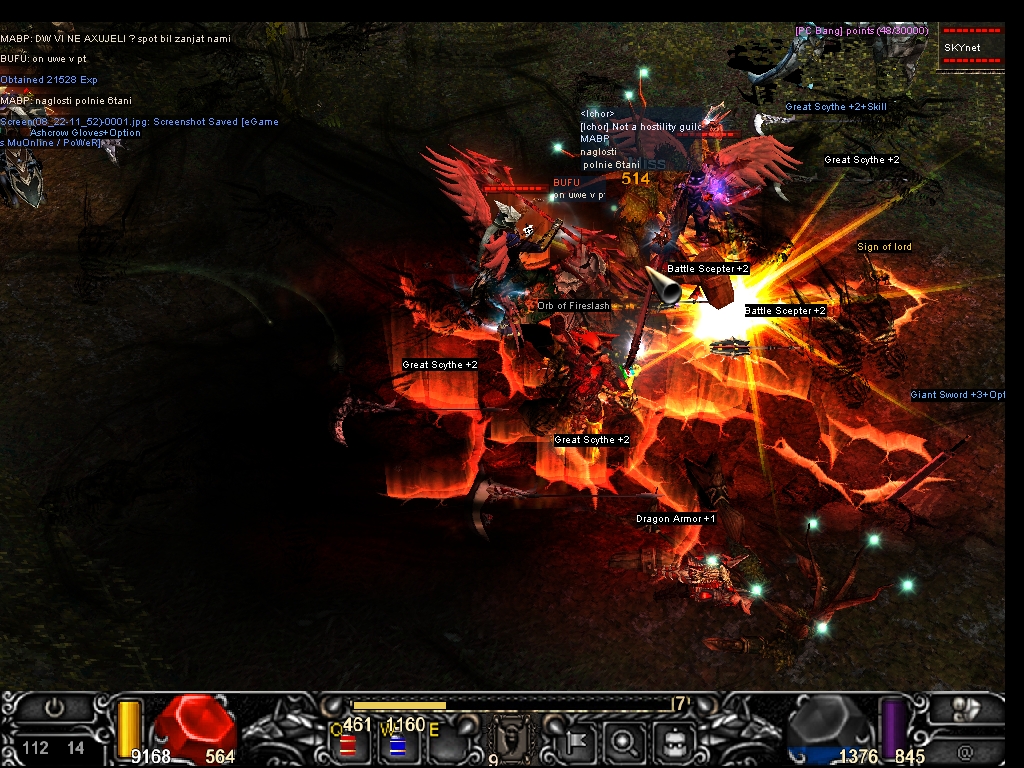The image size is (1024, 768).
Task: Use the red health potion in Q slot
Action: 348,745
